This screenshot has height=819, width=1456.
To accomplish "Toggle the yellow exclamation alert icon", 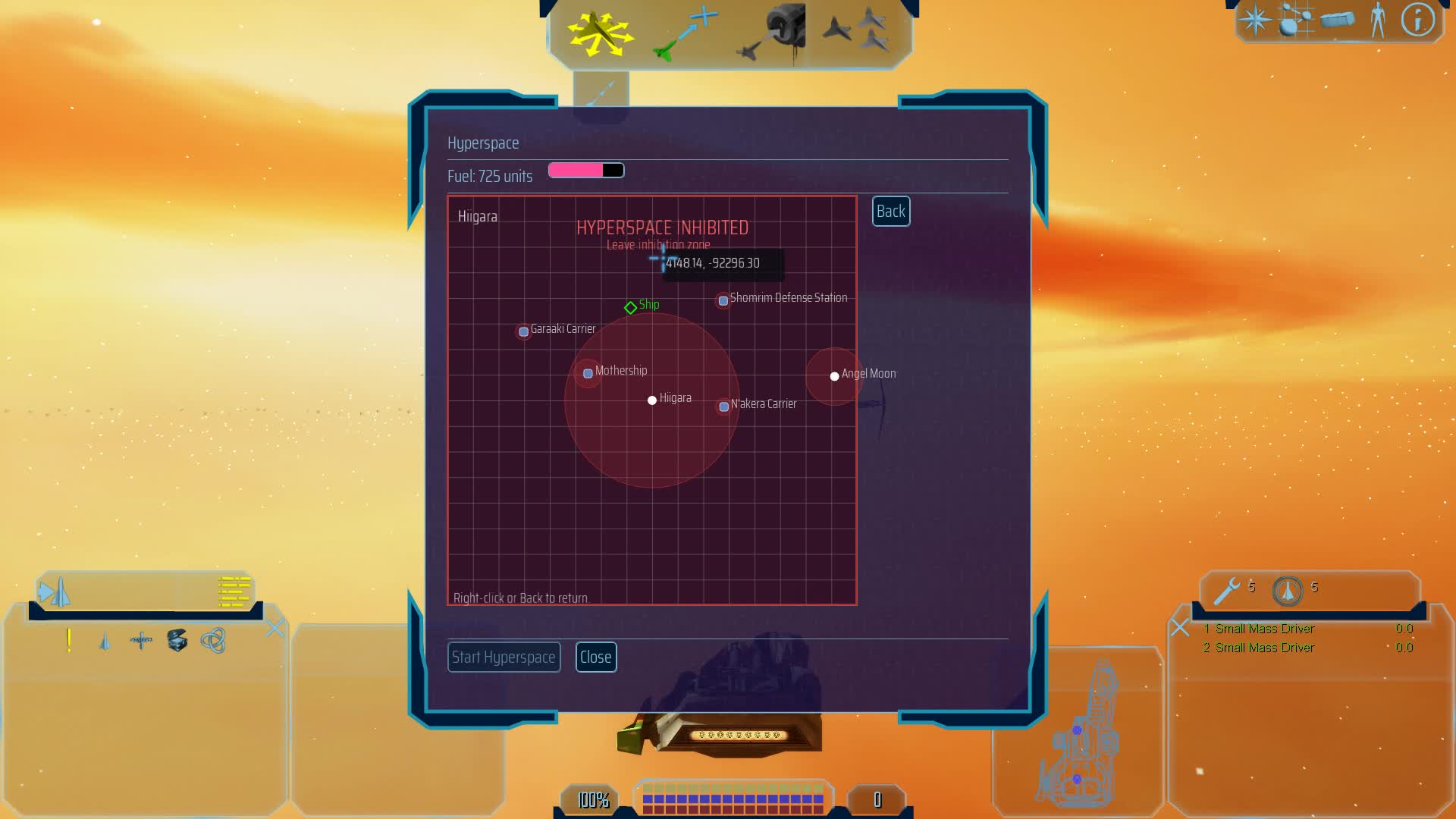I will click(x=68, y=641).
